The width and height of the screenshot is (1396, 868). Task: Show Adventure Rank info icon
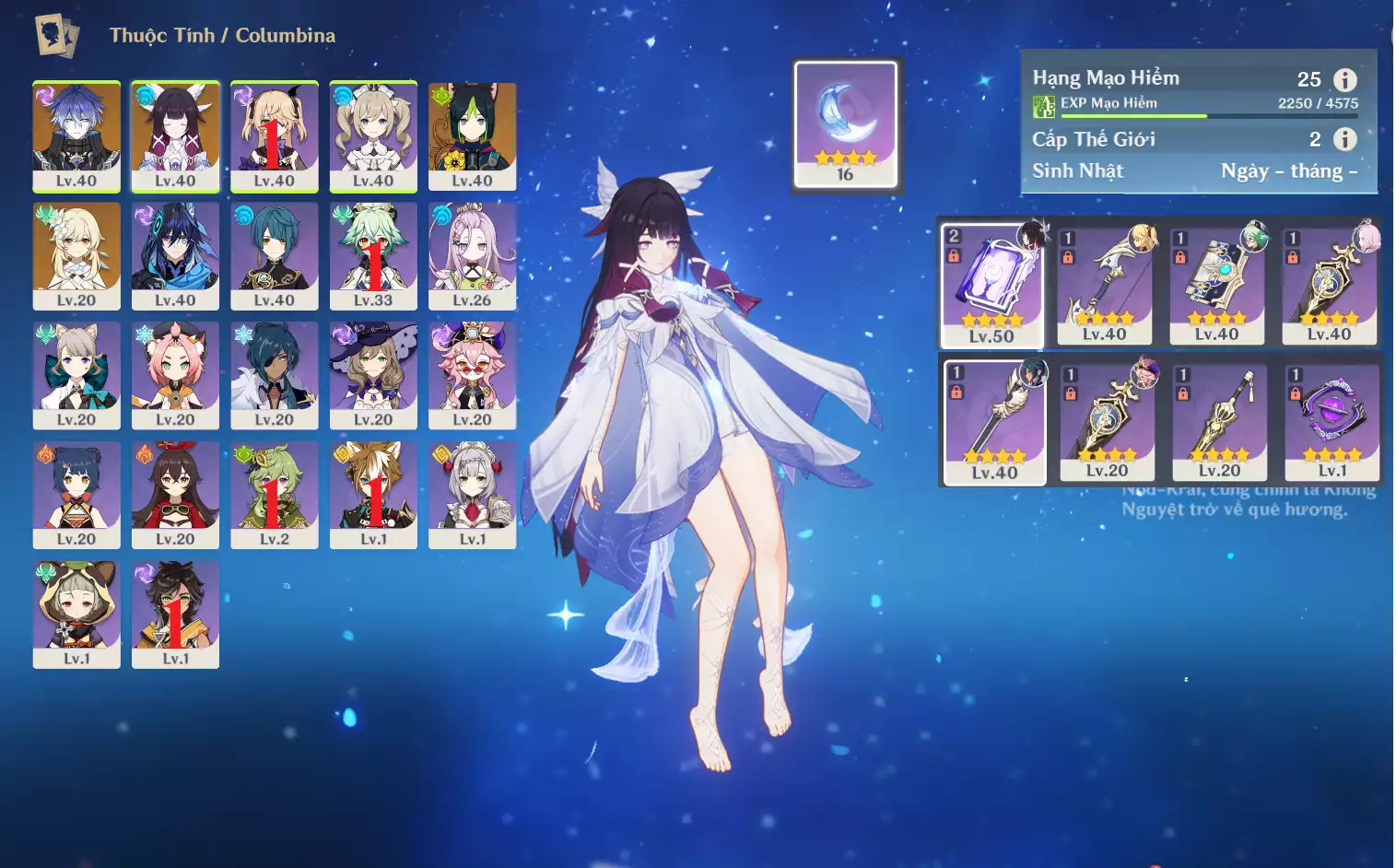1344,79
